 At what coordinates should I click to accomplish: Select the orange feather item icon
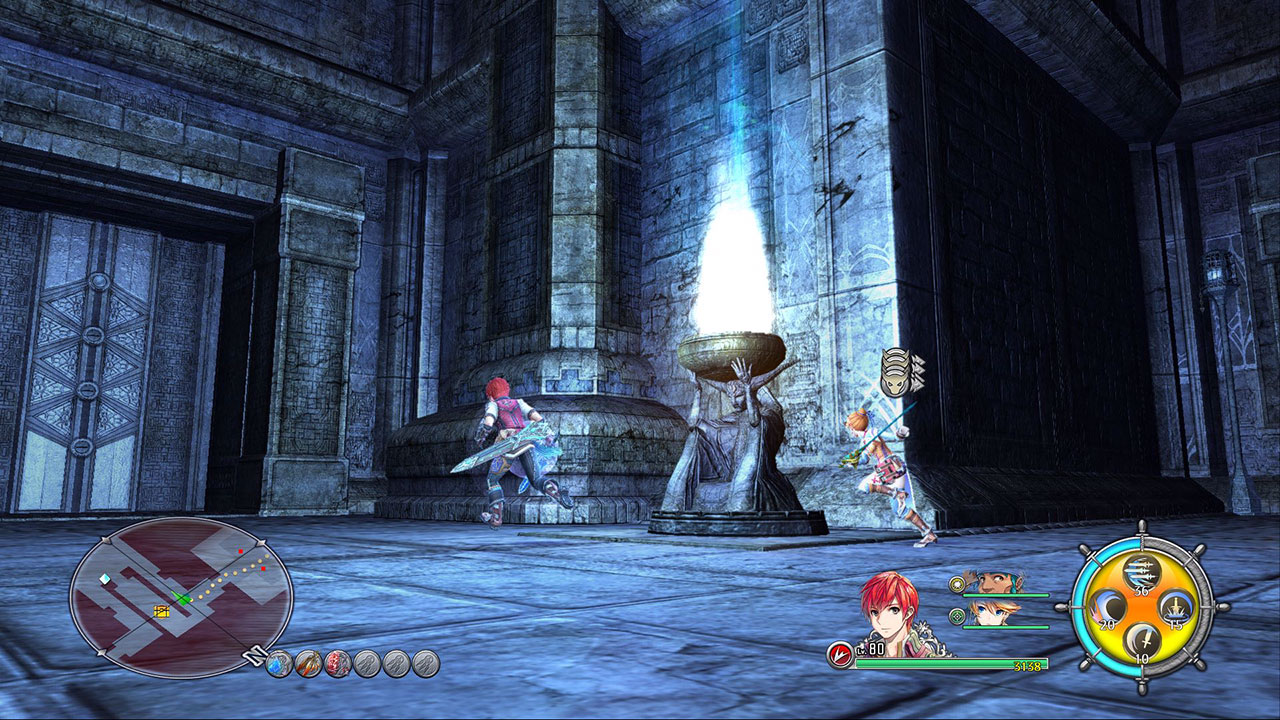308,662
